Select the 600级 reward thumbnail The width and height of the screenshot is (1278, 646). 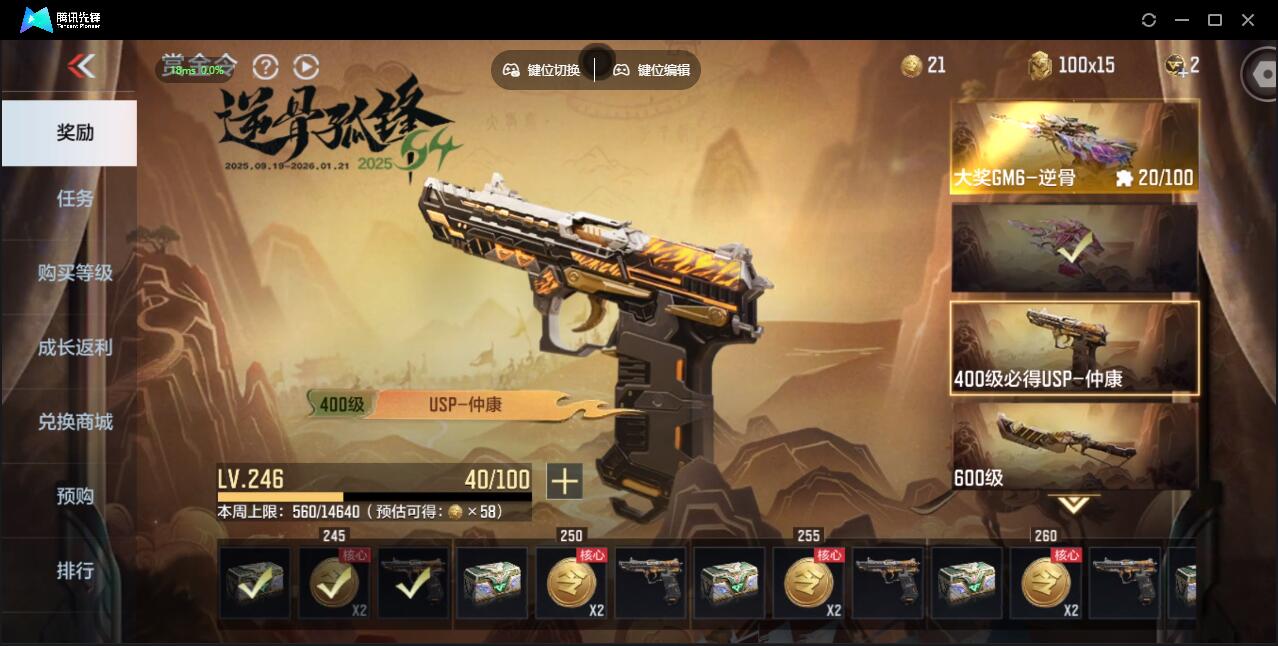pos(1074,446)
